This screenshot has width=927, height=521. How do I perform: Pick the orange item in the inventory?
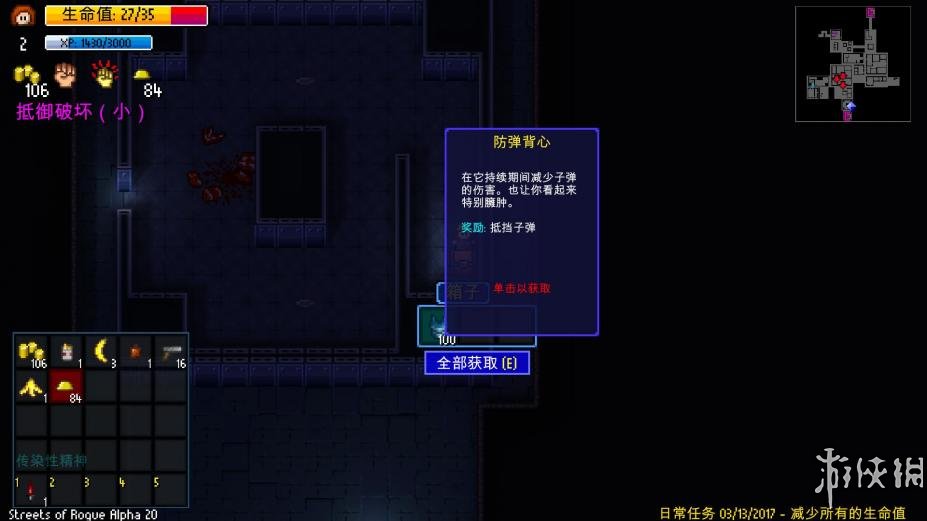point(136,351)
